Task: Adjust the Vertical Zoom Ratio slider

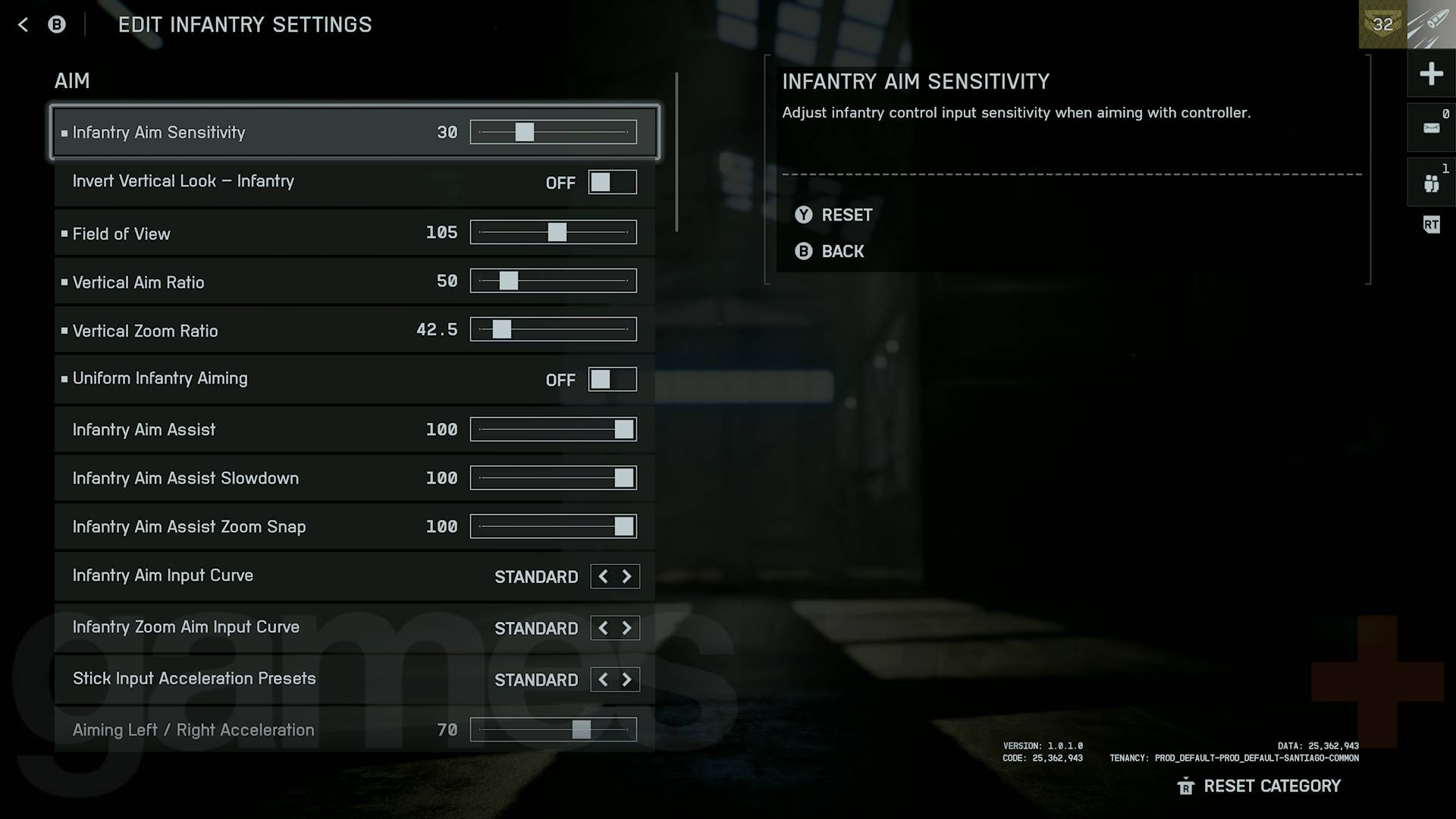Action: (x=501, y=329)
